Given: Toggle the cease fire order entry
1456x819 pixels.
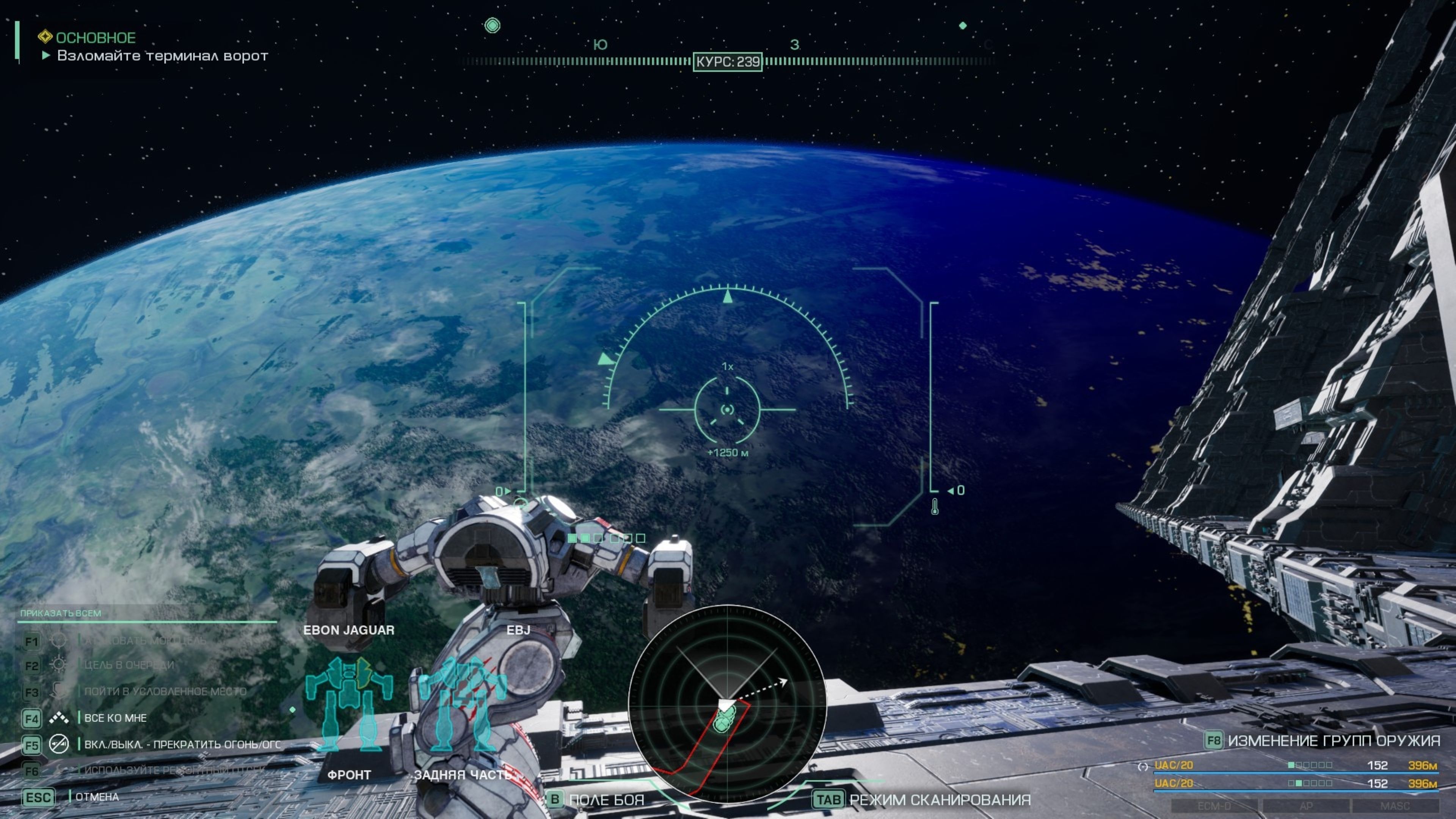Looking at the screenshot, I should pyautogui.click(x=182, y=744).
